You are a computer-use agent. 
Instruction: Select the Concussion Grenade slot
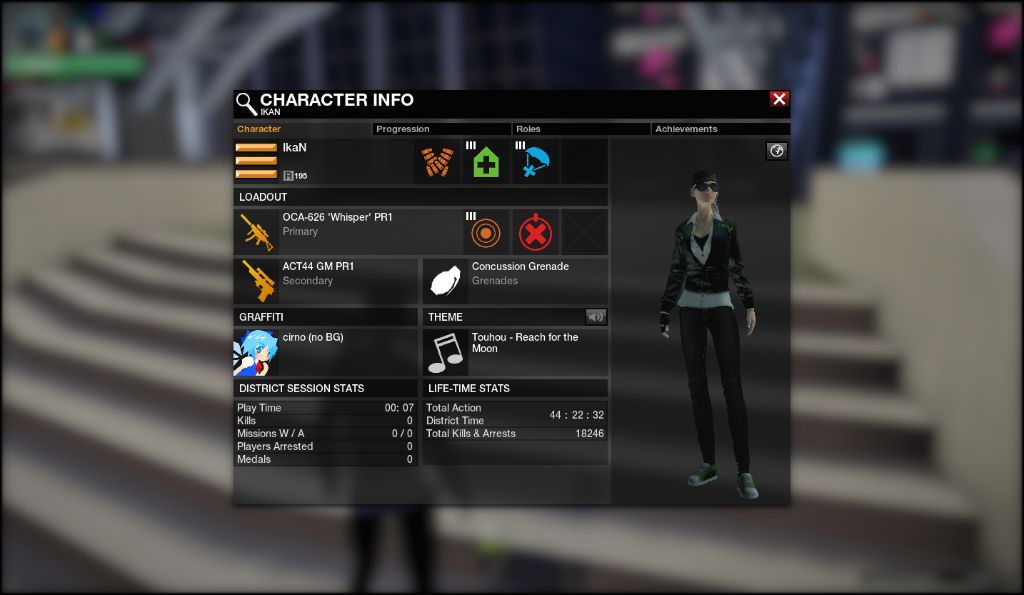[445, 281]
